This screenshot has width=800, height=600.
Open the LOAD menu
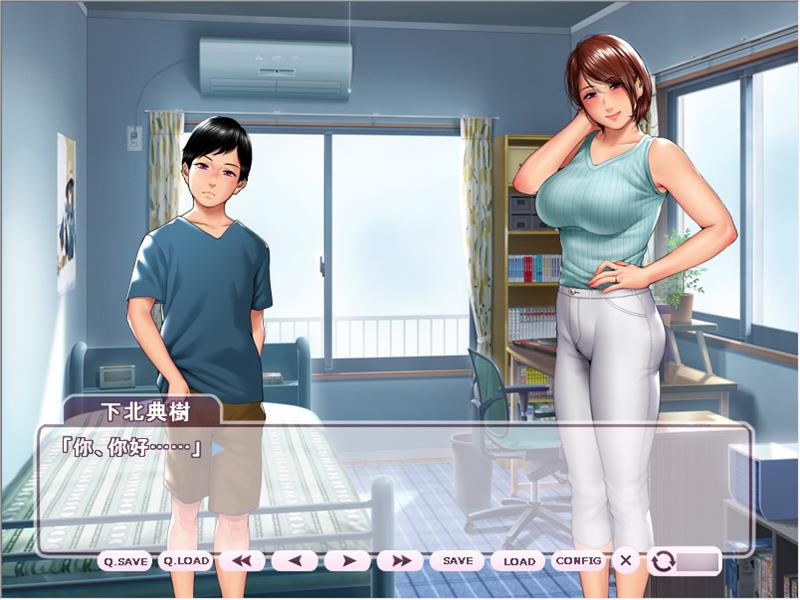pyautogui.click(x=518, y=561)
